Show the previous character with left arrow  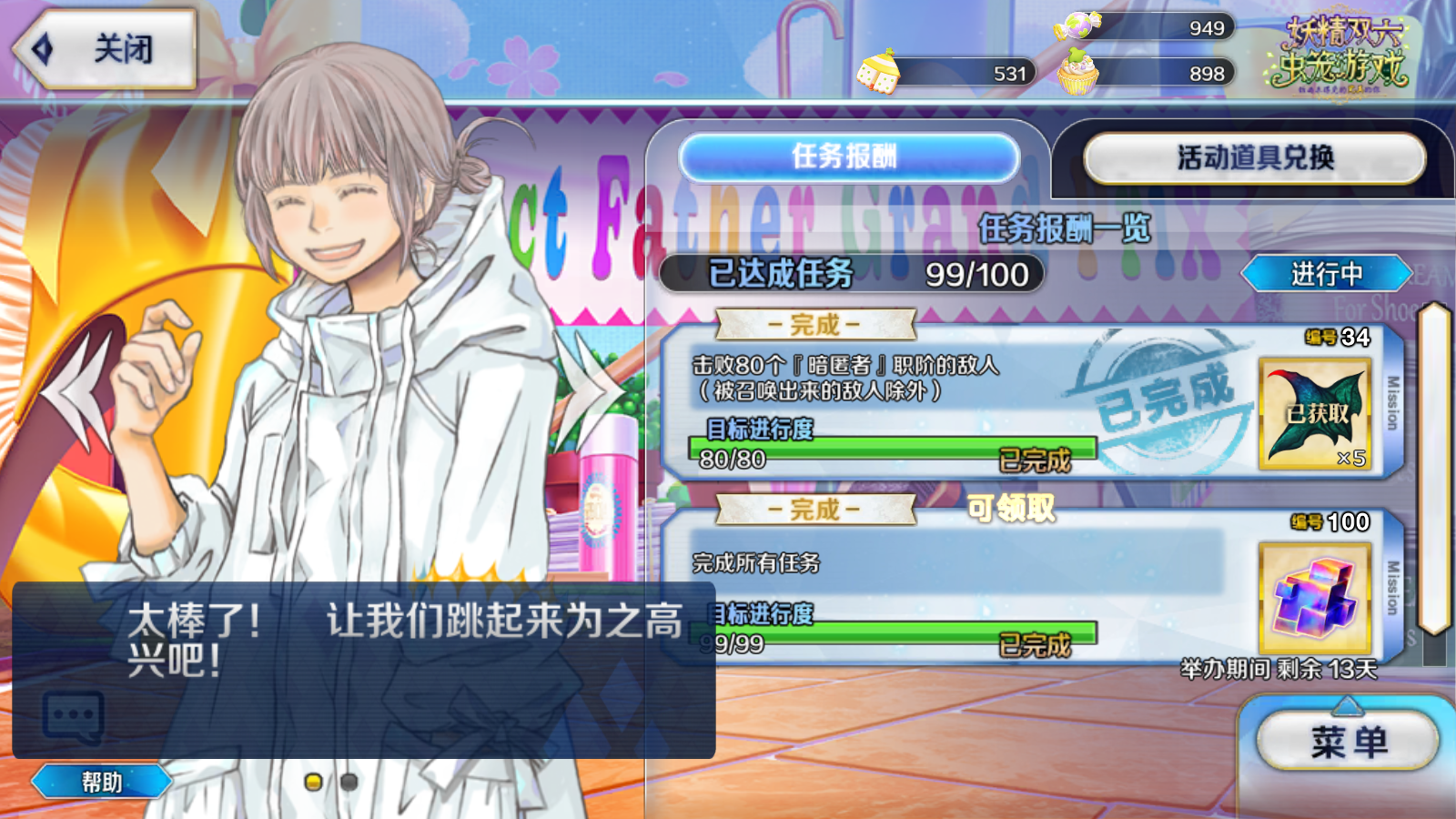tap(80, 393)
